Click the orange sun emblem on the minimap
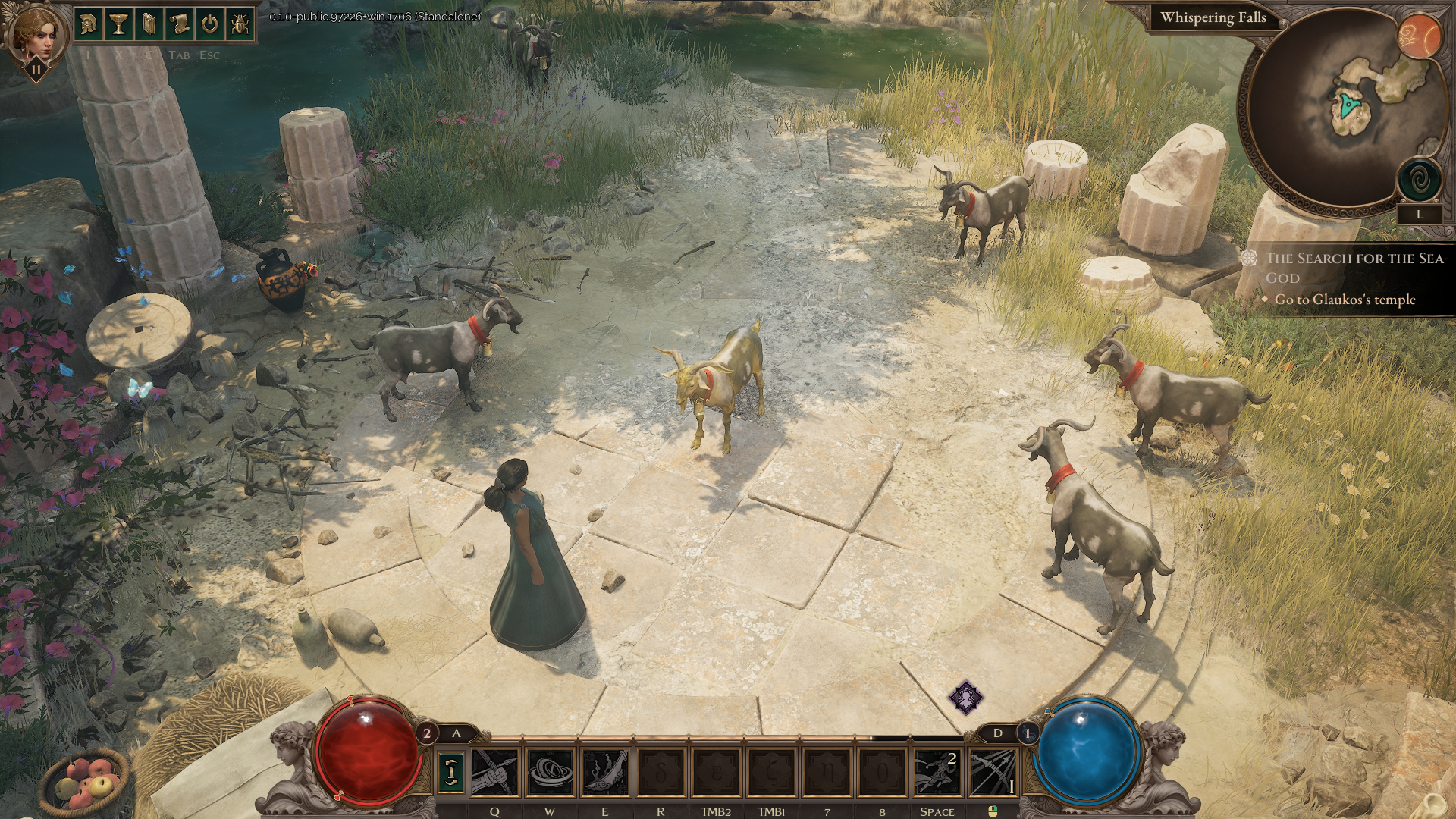This screenshot has width=1456, height=819. 1418,35
